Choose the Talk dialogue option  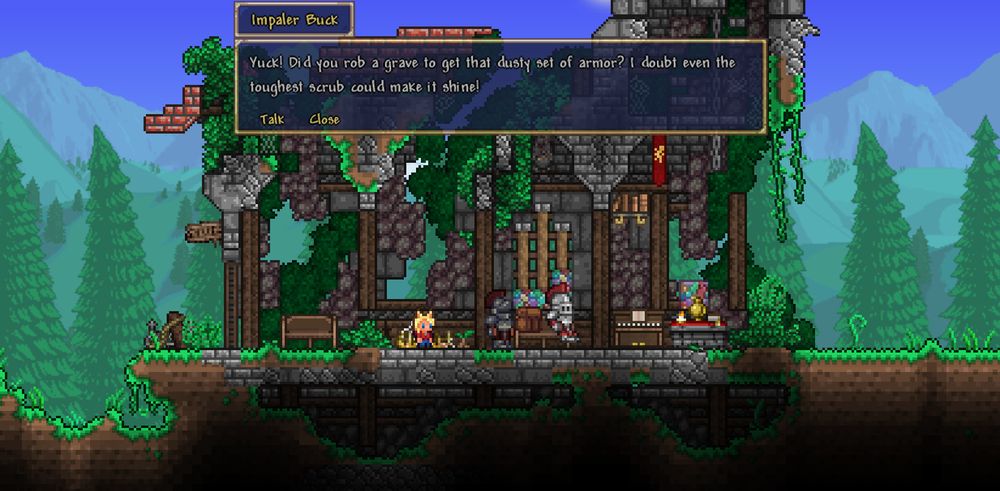pyautogui.click(x=272, y=120)
